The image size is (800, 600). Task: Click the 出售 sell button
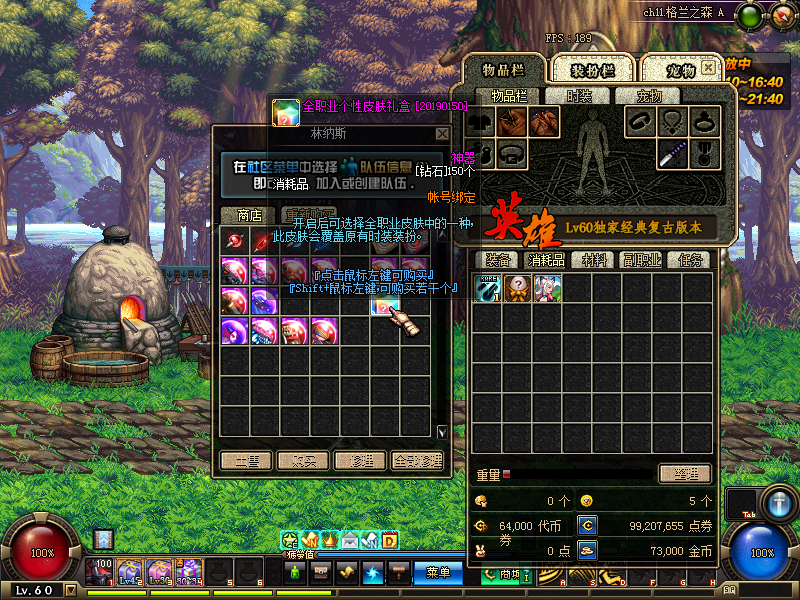point(246,461)
